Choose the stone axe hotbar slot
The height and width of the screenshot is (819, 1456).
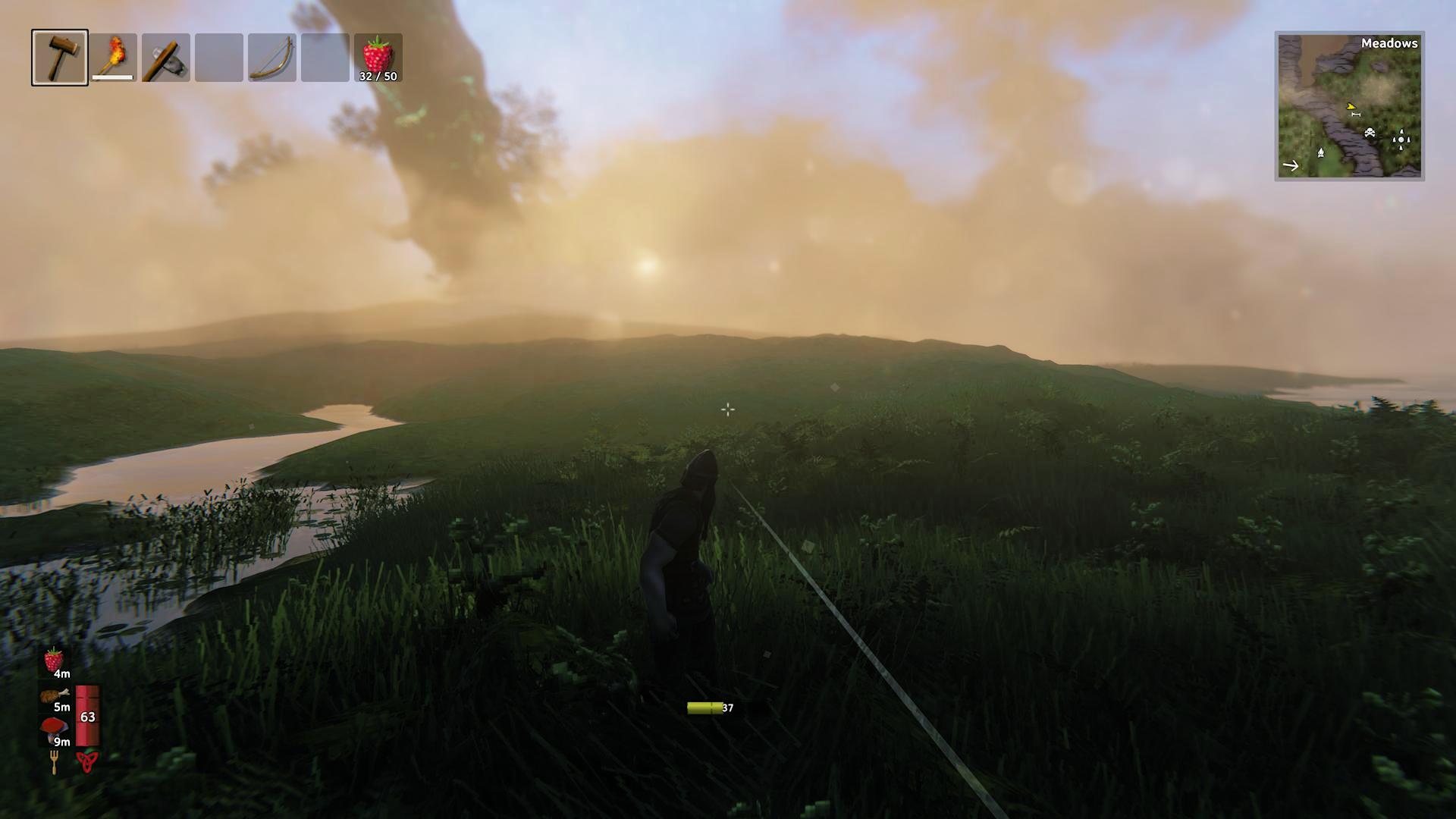click(166, 58)
